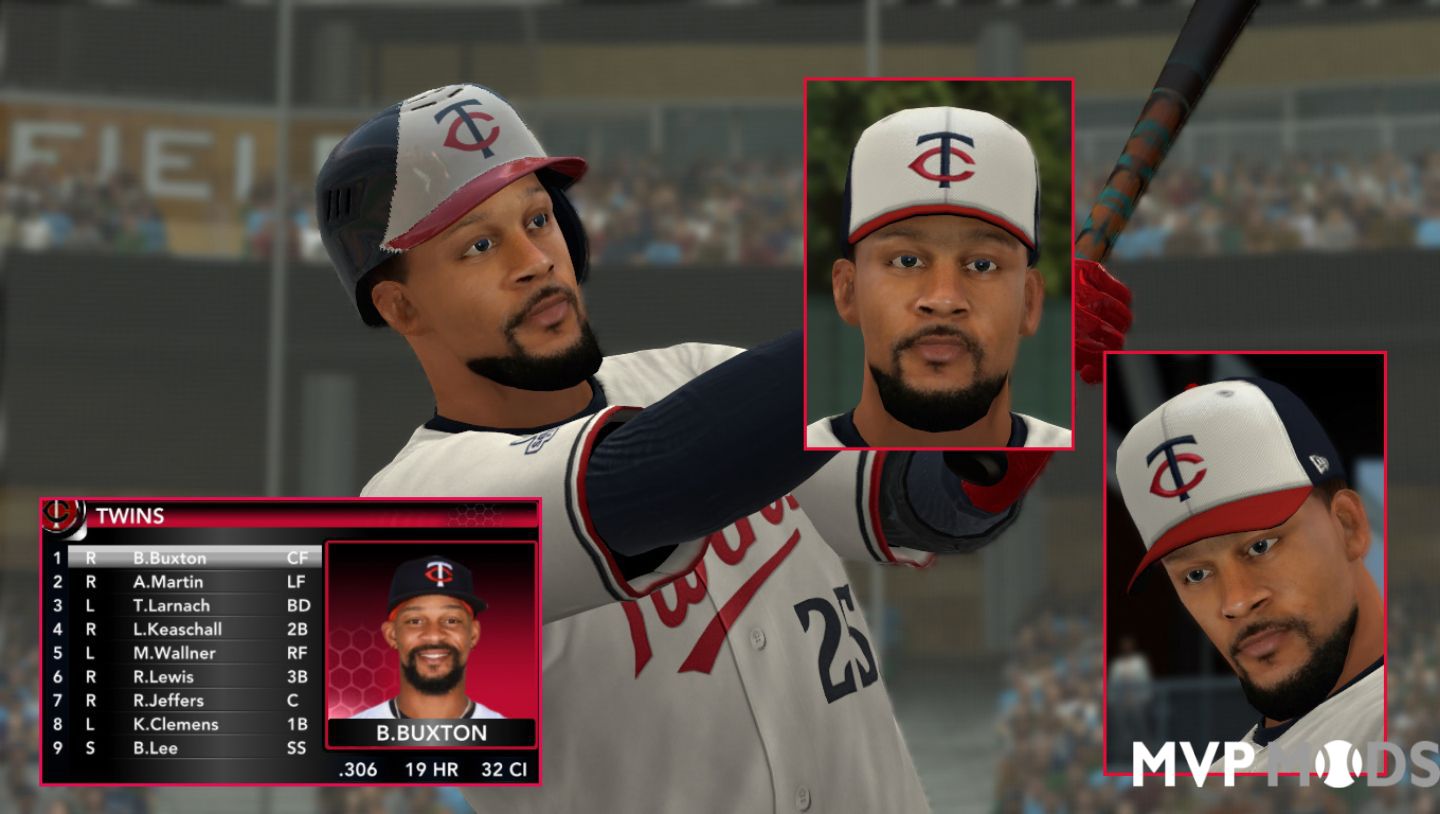Viewport: 1440px width, 814px height.
Task: Open the front-facing face preview thumbnail
Action: 939,265
